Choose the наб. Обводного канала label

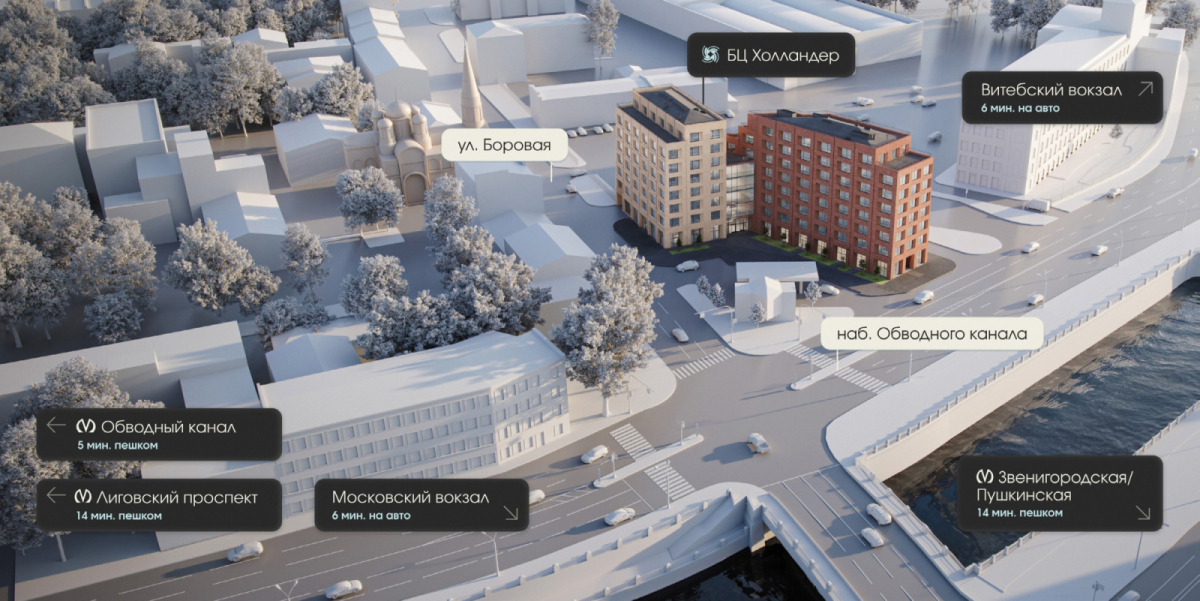point(932,334)
